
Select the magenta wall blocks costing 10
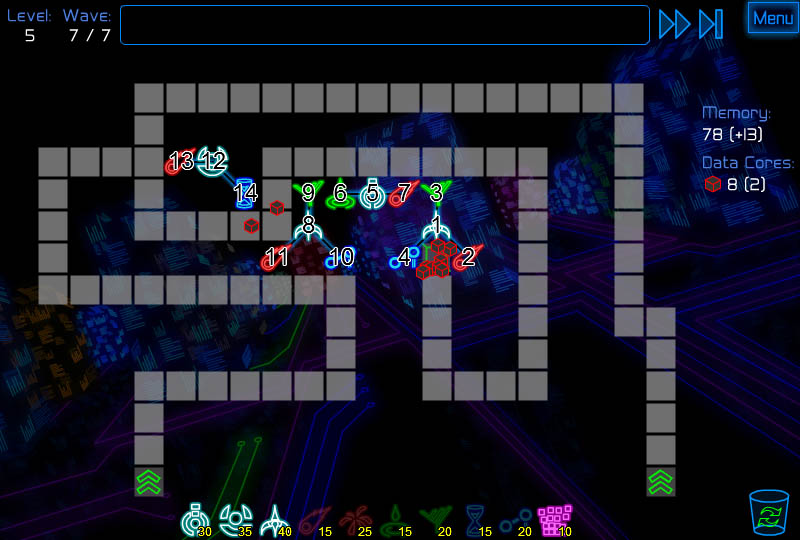553,520
